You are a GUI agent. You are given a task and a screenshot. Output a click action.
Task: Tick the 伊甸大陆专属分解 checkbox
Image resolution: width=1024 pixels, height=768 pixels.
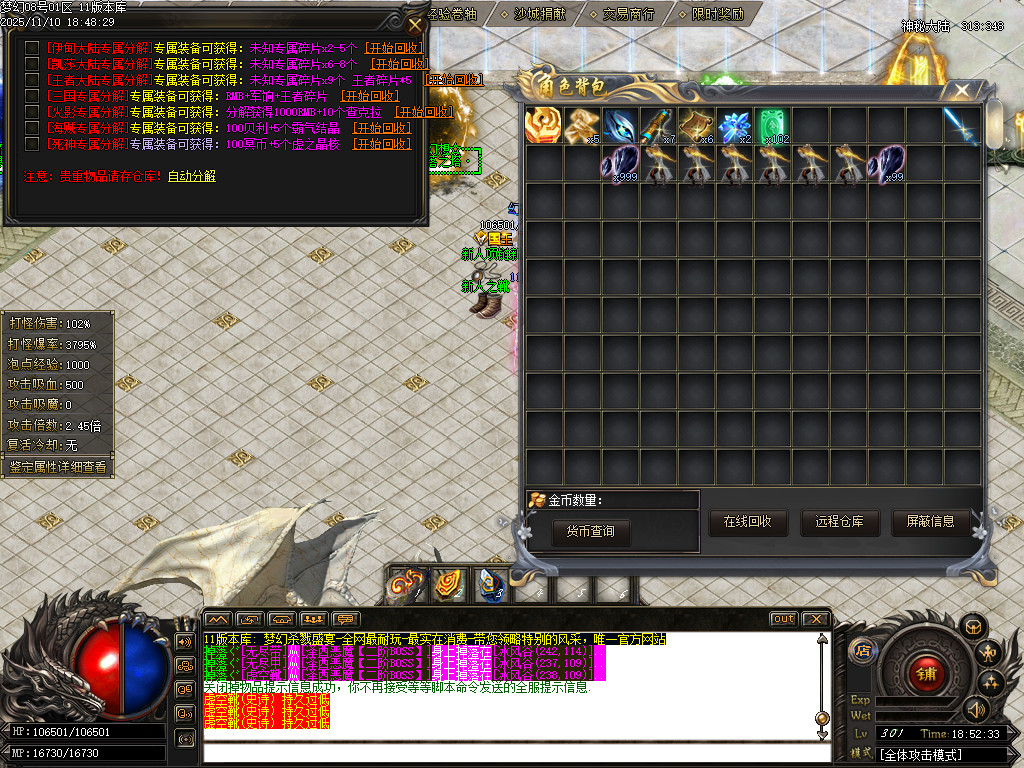(32, 47)
